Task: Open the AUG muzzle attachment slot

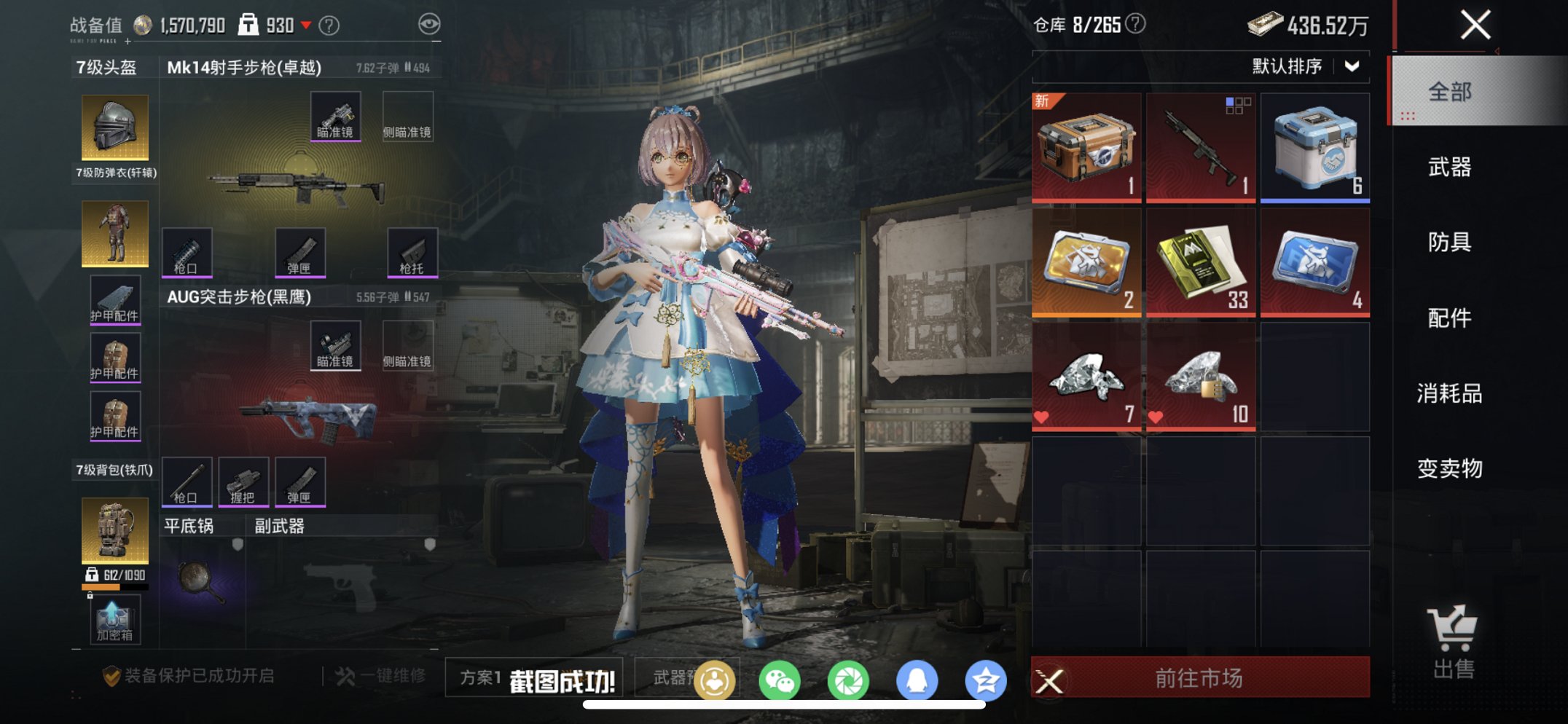Action: point(188,481)
